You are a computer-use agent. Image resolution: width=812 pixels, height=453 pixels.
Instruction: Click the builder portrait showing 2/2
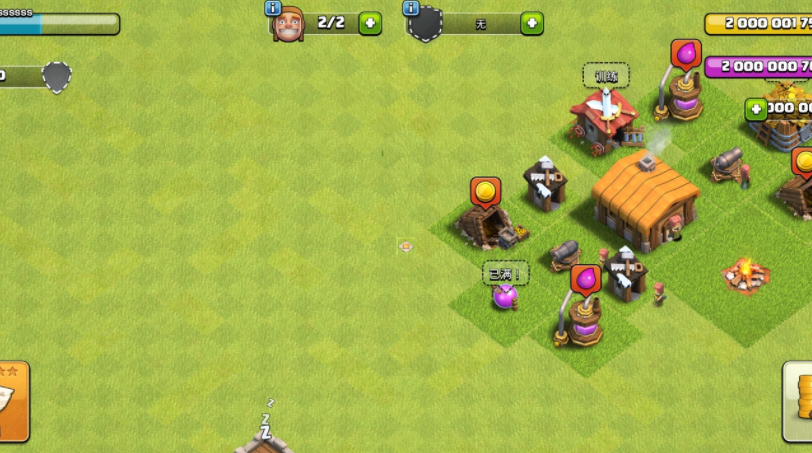tap(288, 24)
